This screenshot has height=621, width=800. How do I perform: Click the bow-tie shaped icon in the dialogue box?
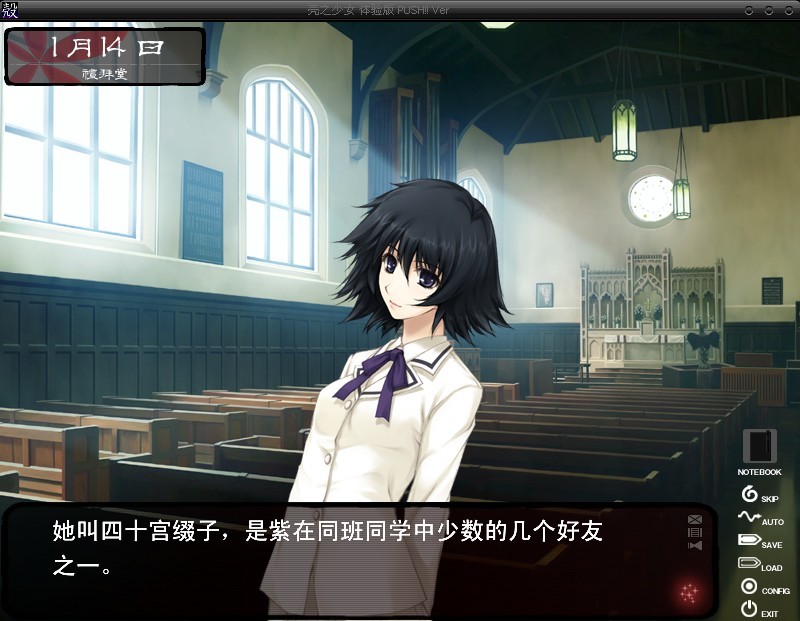(x=695, y=545)
